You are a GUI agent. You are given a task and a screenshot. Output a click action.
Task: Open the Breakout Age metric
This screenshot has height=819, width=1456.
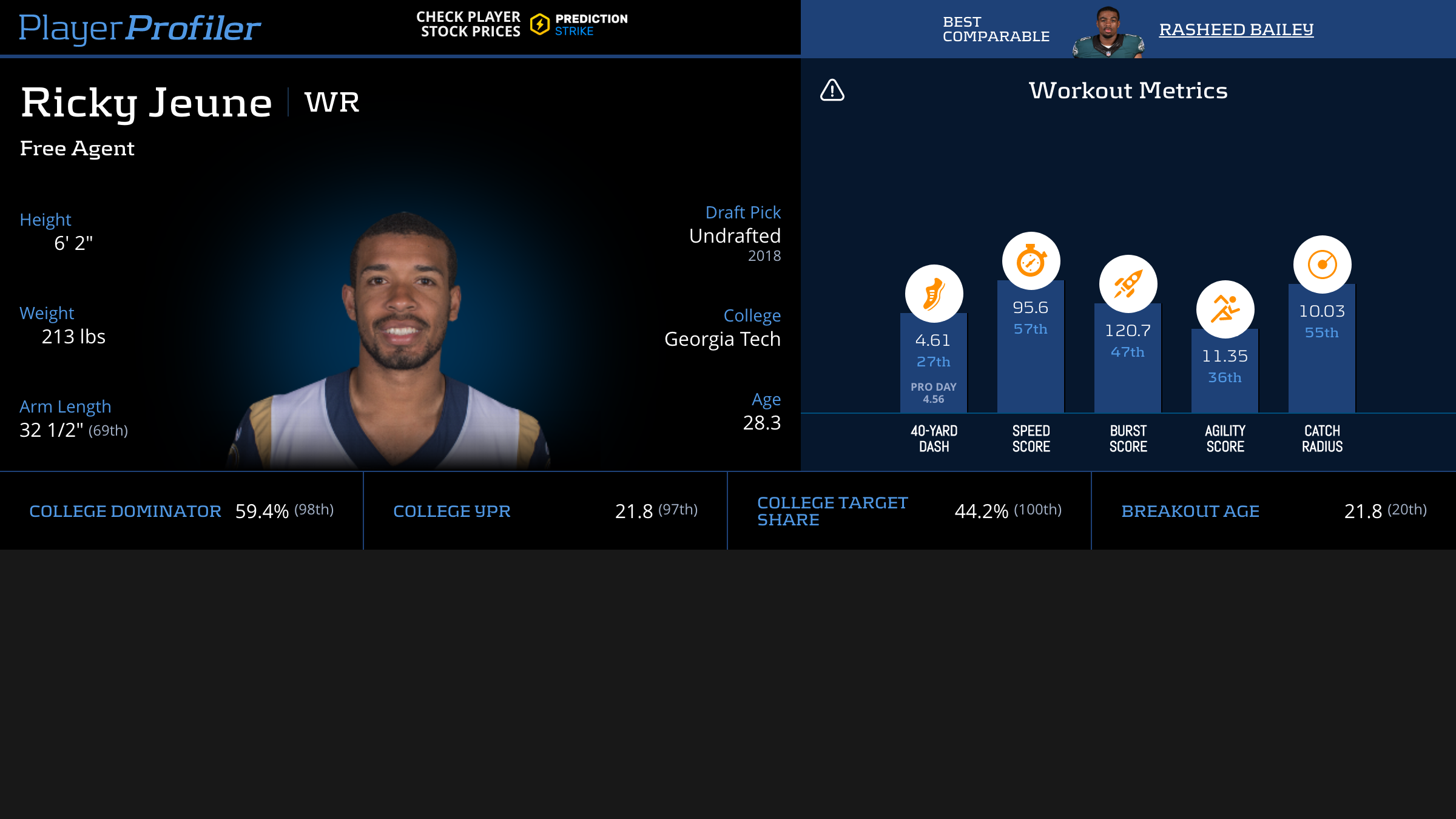1190,511
